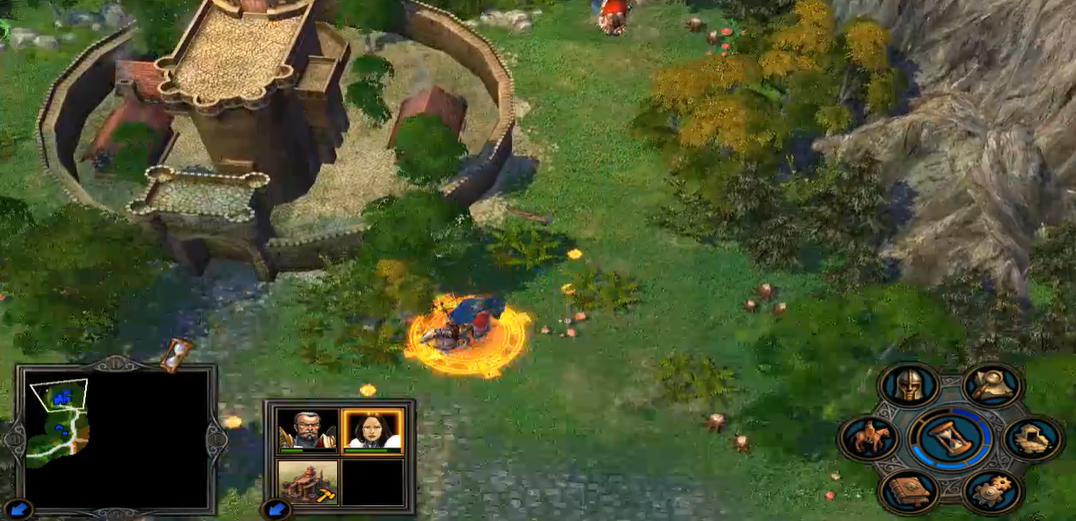Viewport: 1076px width, 521px height.
Task: Click the magnifying glass over map icon
Action: coord(992,386)
